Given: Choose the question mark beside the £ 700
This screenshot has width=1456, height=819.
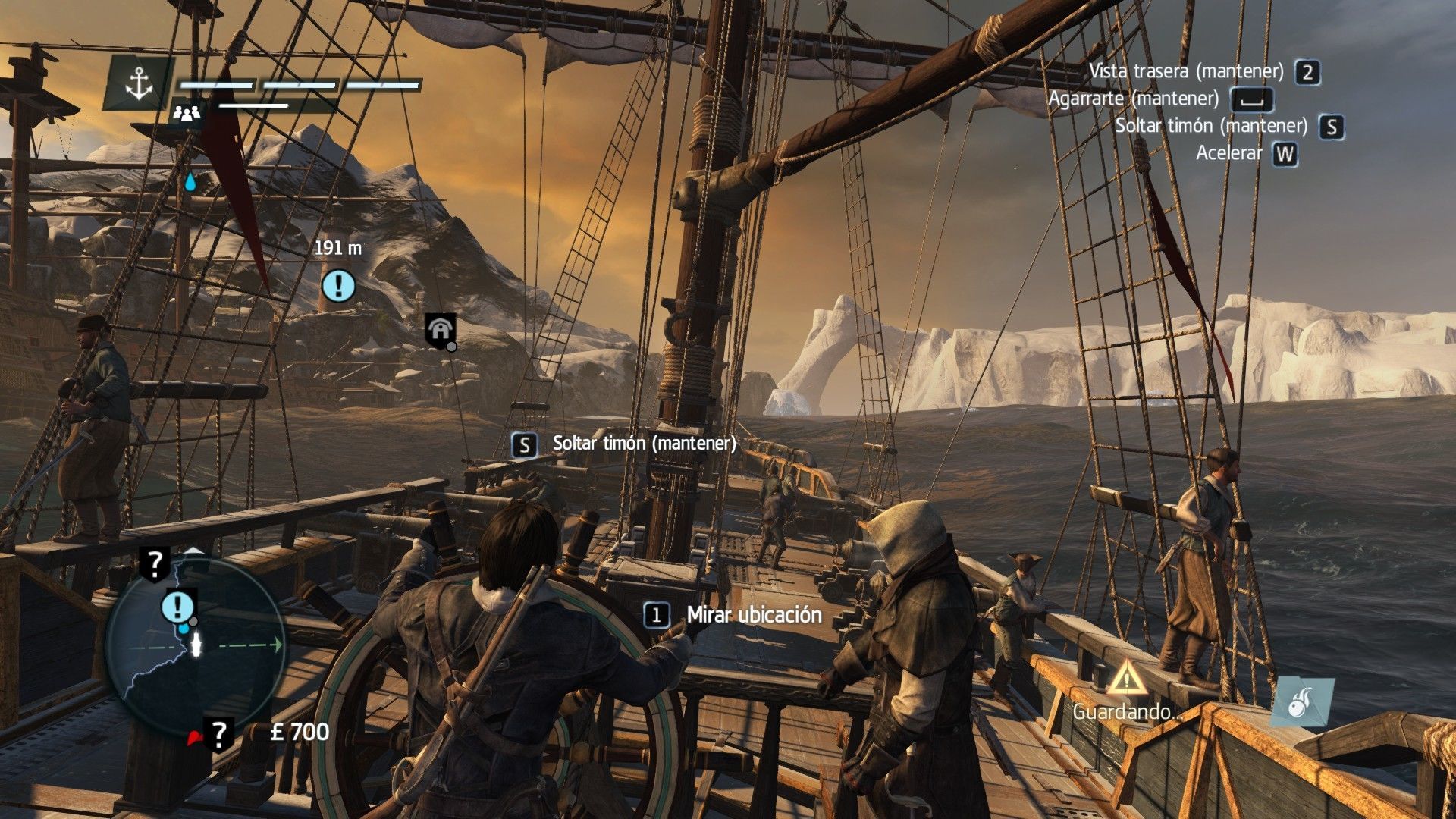Looking at the screenshot, I should tap(218, 733).
